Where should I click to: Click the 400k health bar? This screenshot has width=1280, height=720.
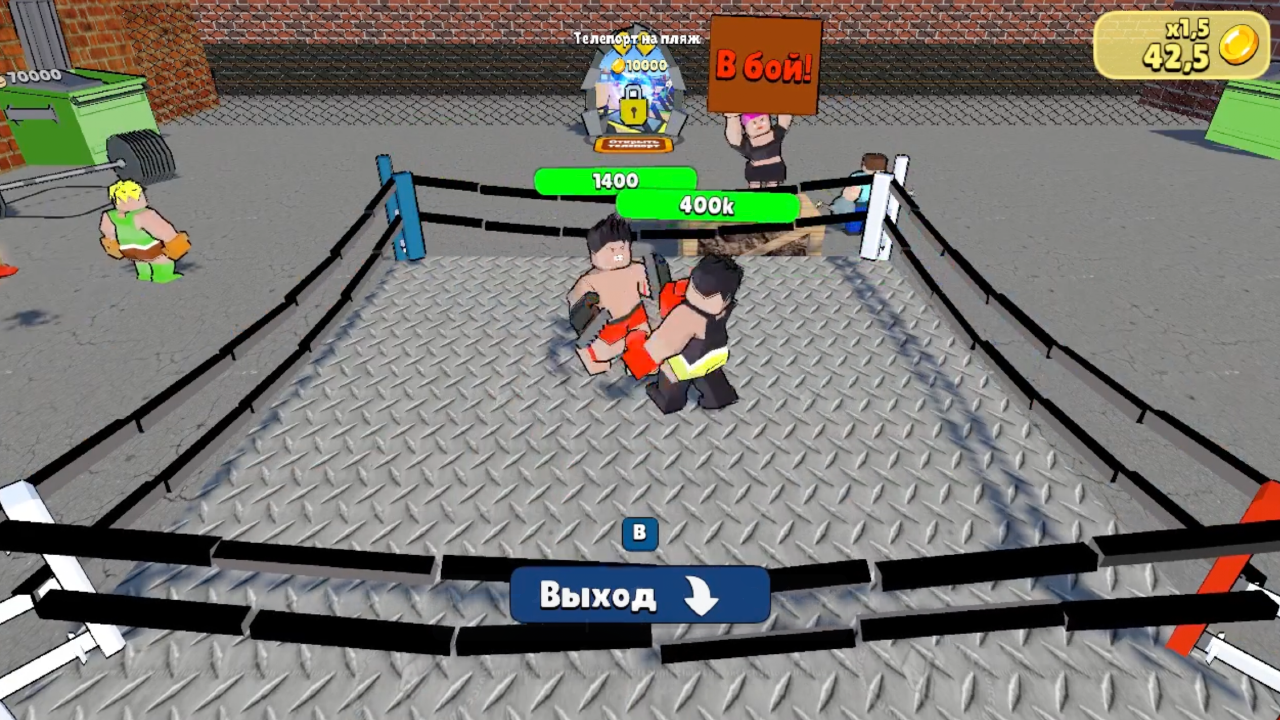707,206
